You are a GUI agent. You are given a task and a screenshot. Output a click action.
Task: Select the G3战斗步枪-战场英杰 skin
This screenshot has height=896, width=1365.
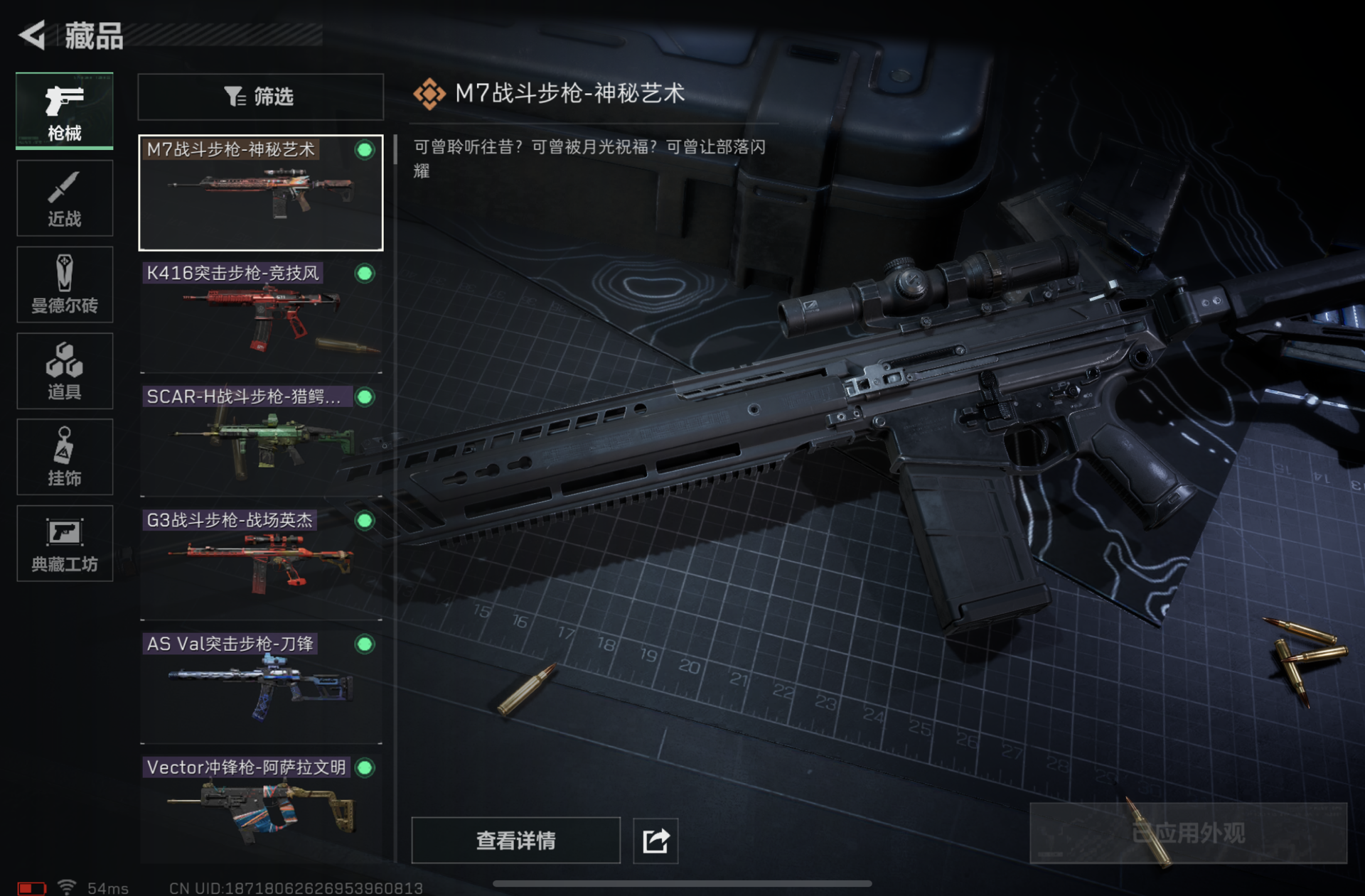coord(260,563)
